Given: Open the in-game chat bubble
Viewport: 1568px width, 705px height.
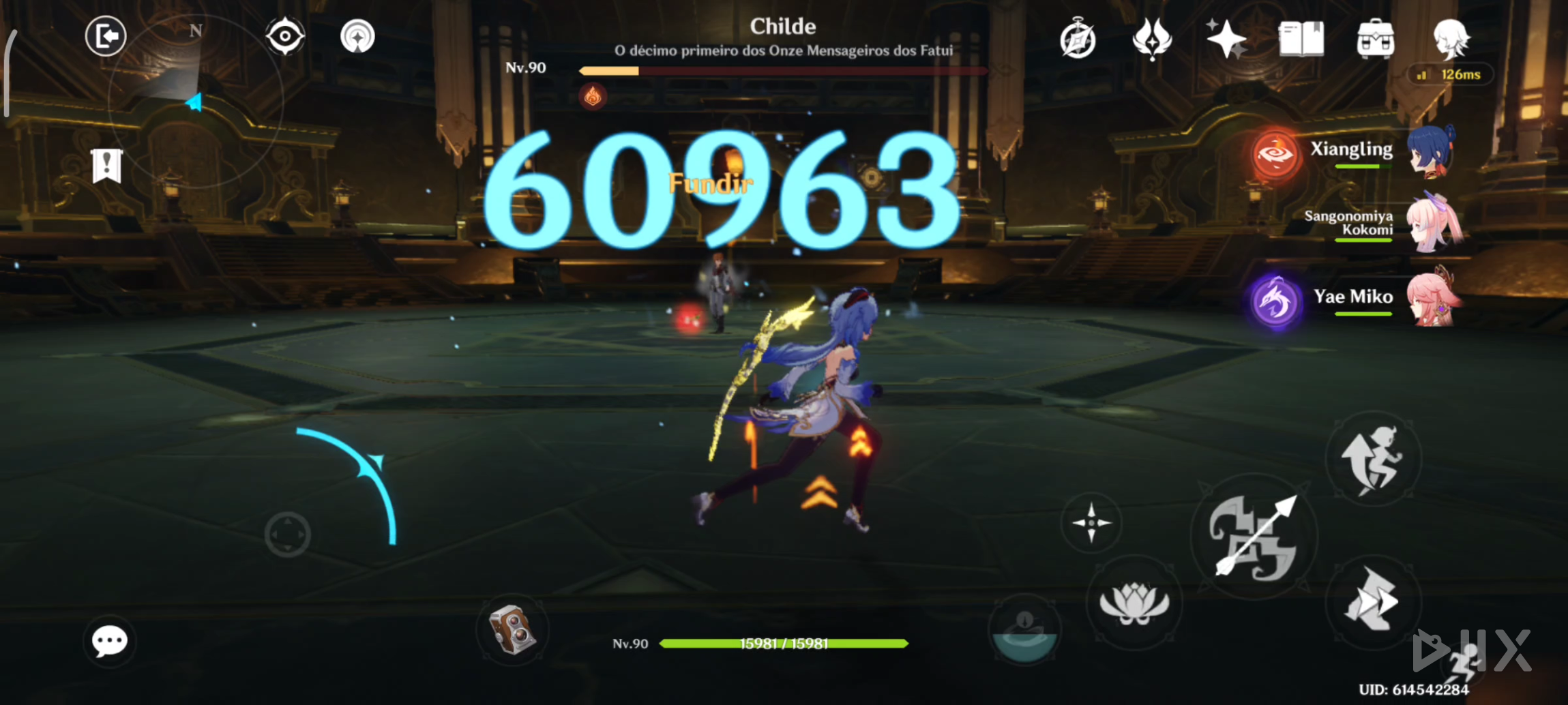Looking at the screenshot, I should pos(108,640).
